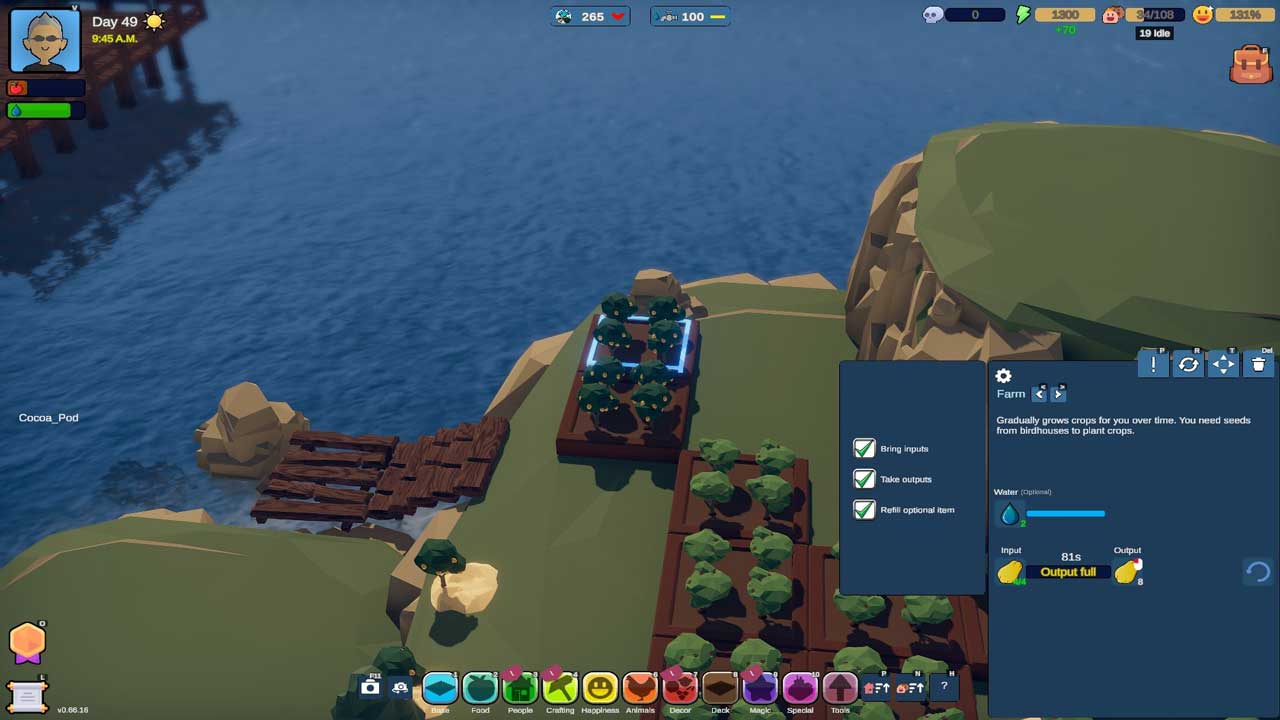
Task: Go to the previous farm arrow
Action: [1039, 394]
